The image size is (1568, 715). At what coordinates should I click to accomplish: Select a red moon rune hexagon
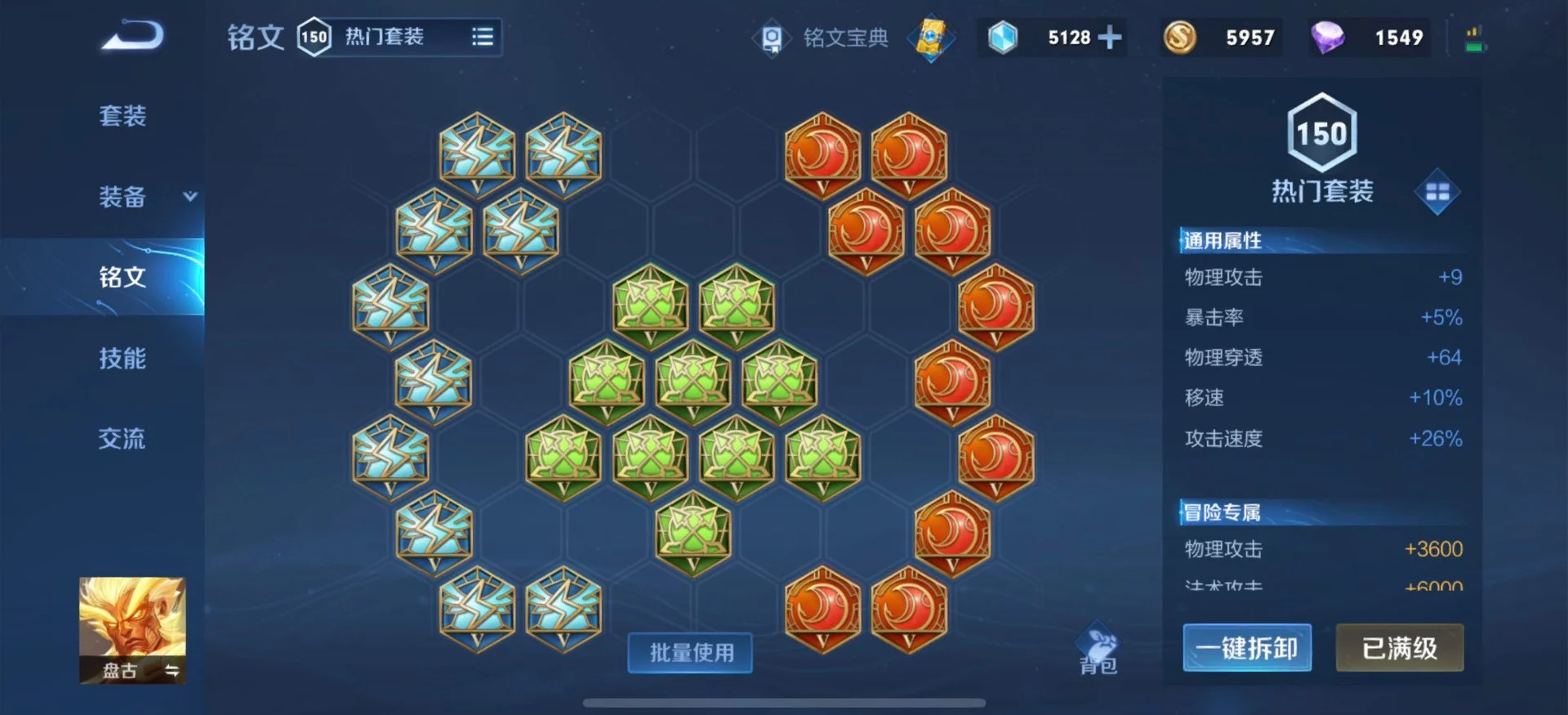pyautogui.click(x=825, y=155)
